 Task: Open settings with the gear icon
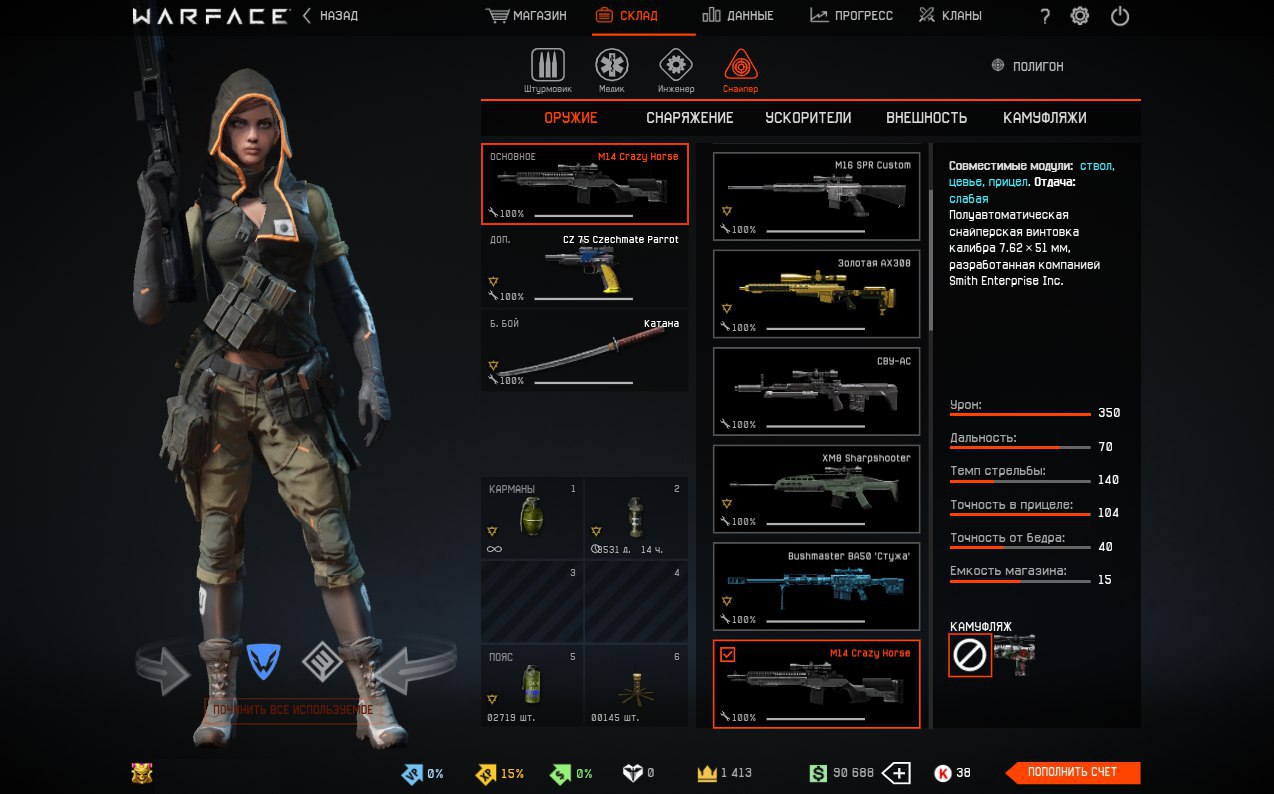[1080, 16]
